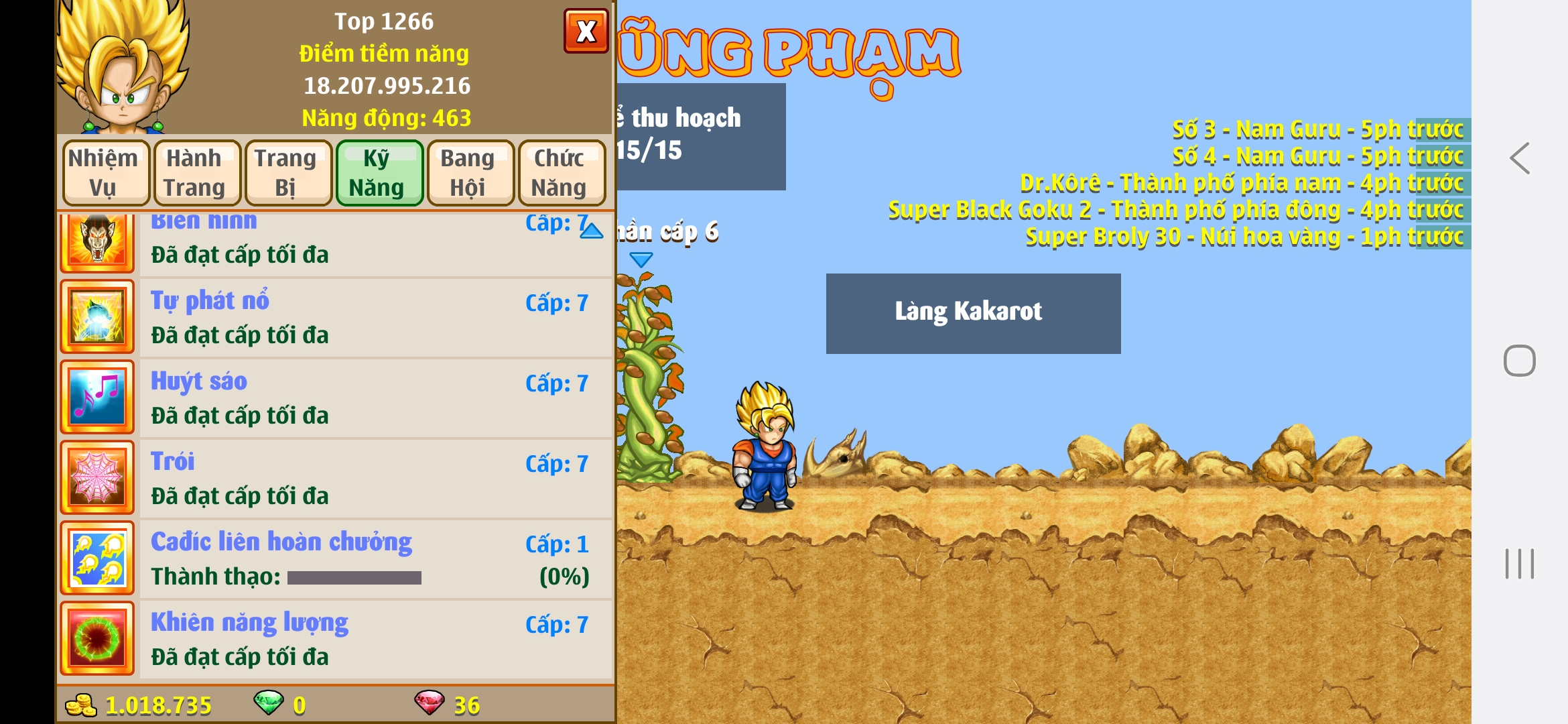Switch to the Nhiệm Vụ tab
Image resolution: width=1568 pixels, height=724 pixels.
pos(103,173)
